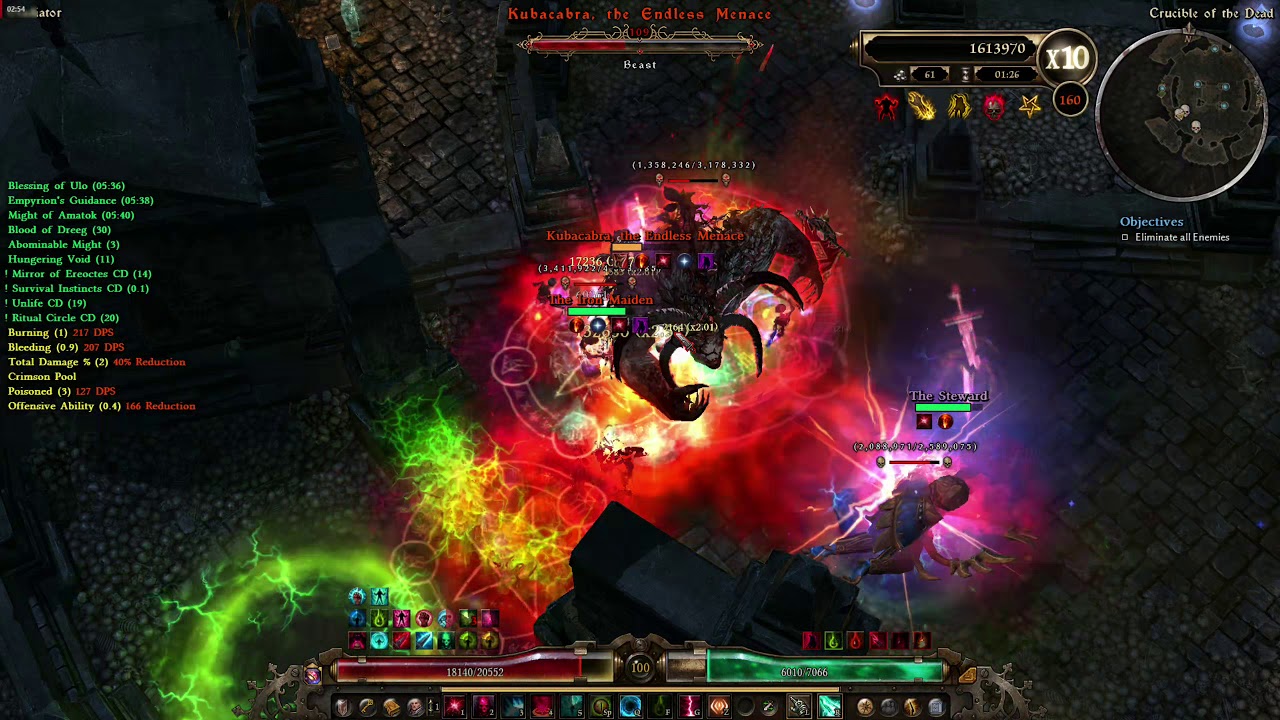Select the red flaming skull buff icon
1280x720 pixels.
[x=993, y=106]
